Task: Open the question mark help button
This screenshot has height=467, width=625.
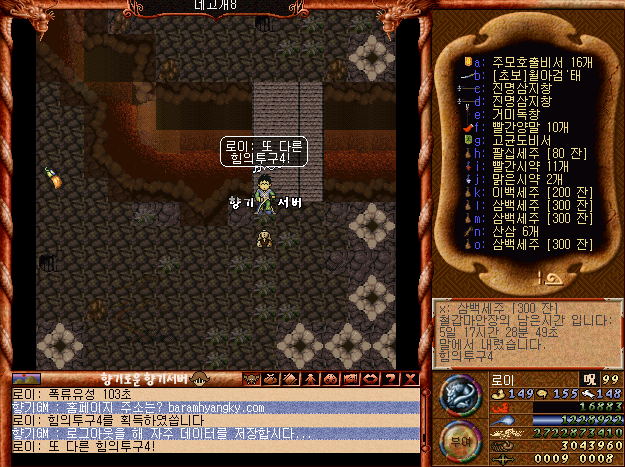Action: [390, 379]
